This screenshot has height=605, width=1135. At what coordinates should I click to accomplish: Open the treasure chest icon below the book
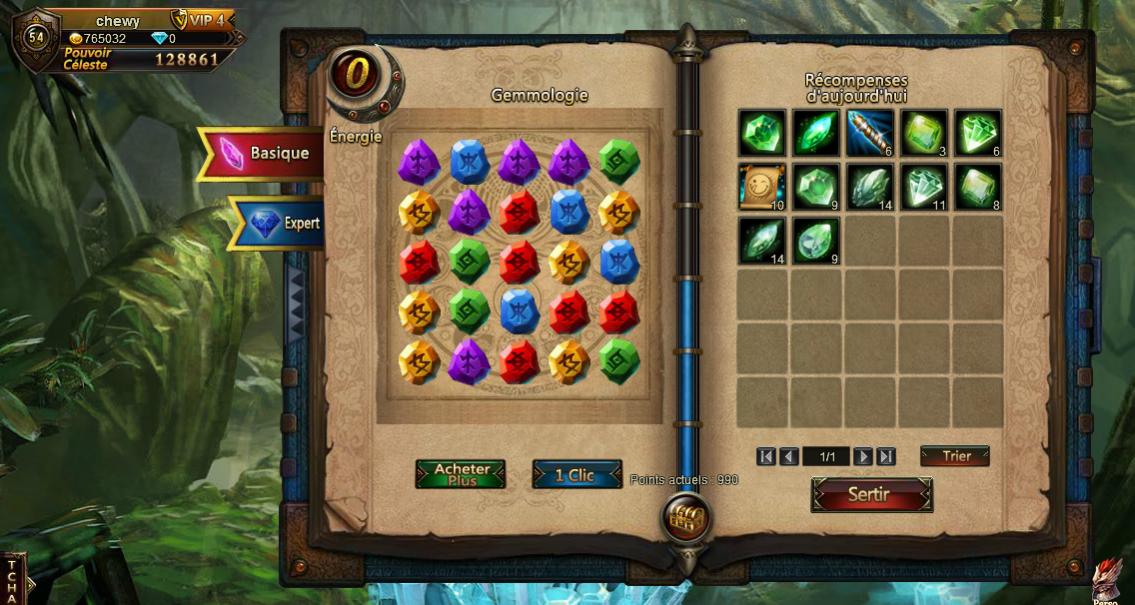pos(687,519)
